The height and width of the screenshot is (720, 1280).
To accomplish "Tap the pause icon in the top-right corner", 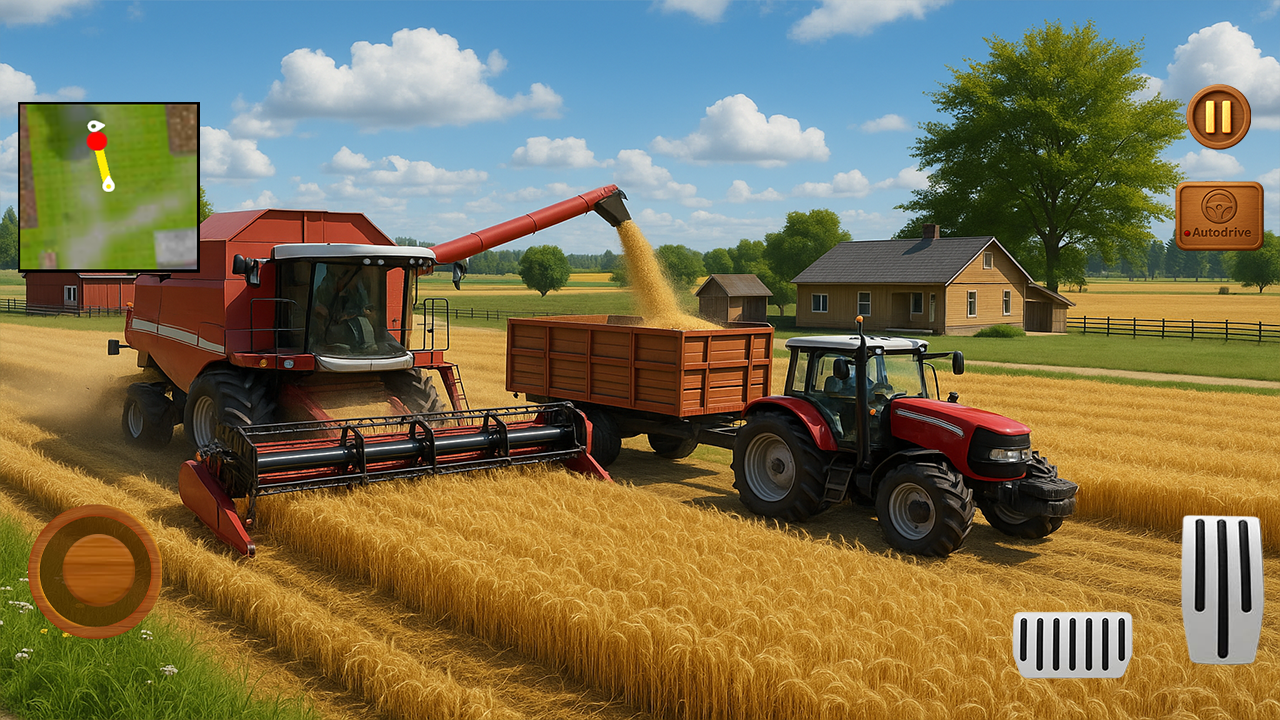I will coord(1217,116).
